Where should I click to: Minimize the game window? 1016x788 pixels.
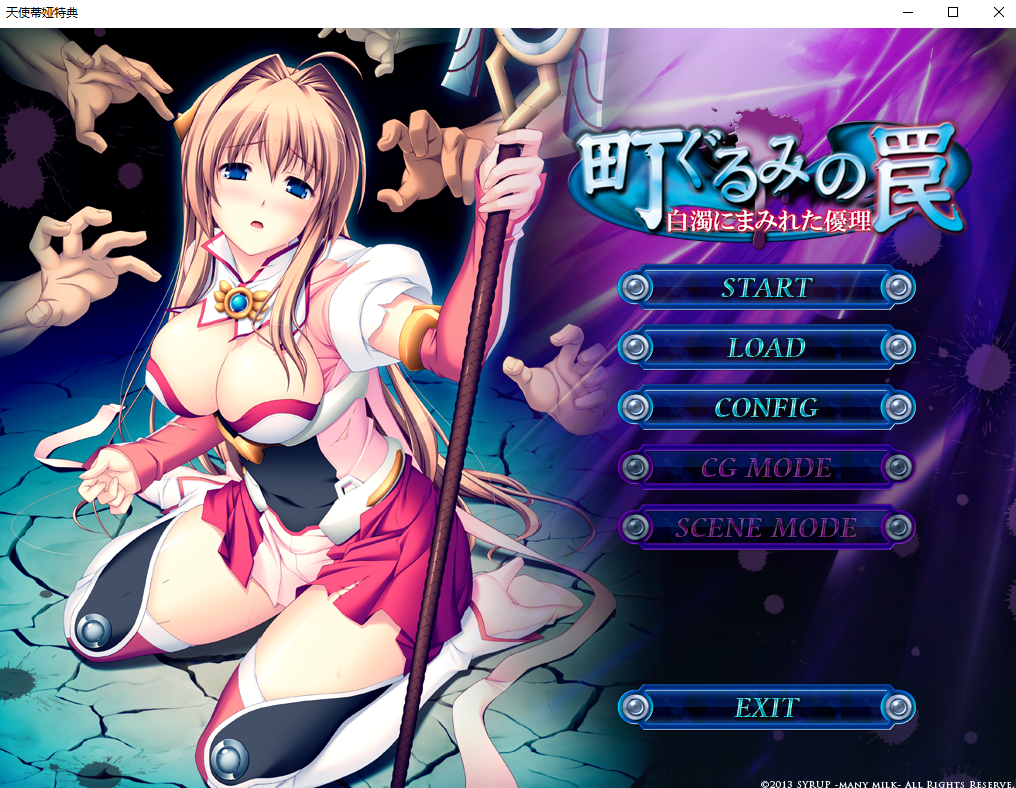907,13
